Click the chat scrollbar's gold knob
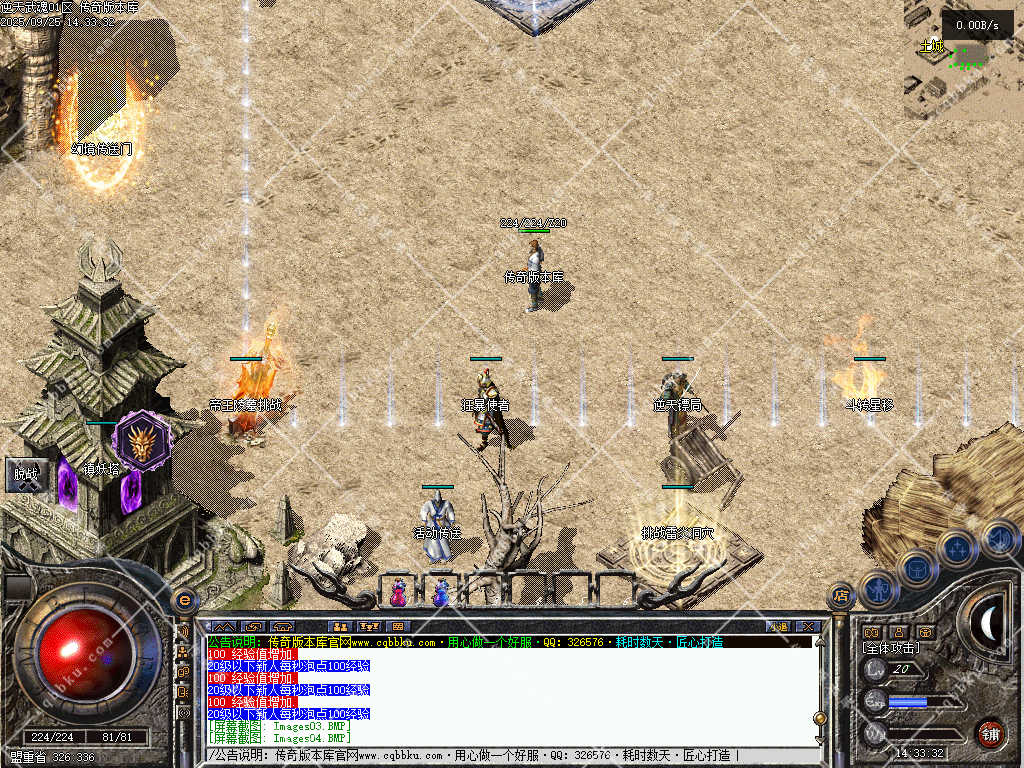 (x=820, y=718)
